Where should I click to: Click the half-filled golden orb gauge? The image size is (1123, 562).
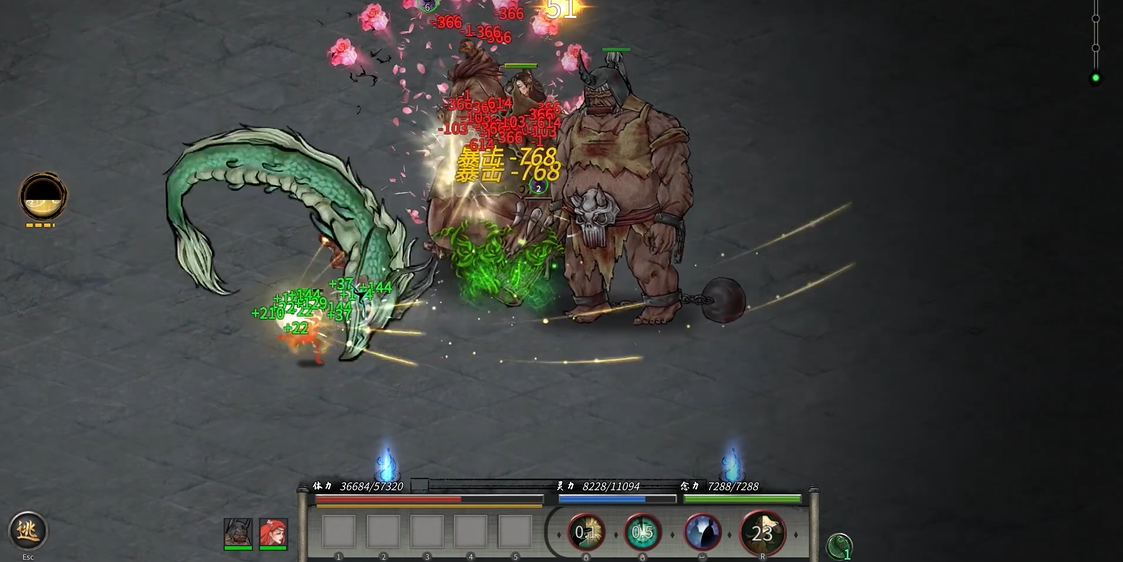(43, 196)
